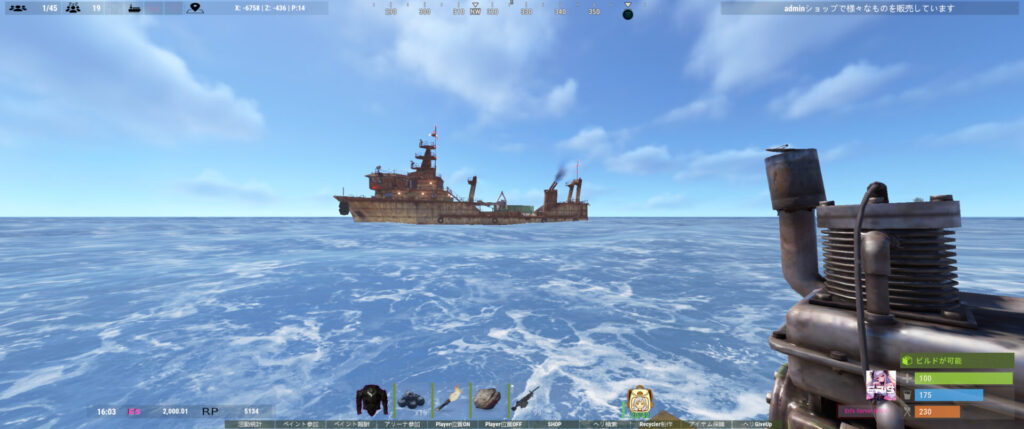Select the dark ore pile hotbar slot
Screen dimensions: 1024x429
click(411, 400)
